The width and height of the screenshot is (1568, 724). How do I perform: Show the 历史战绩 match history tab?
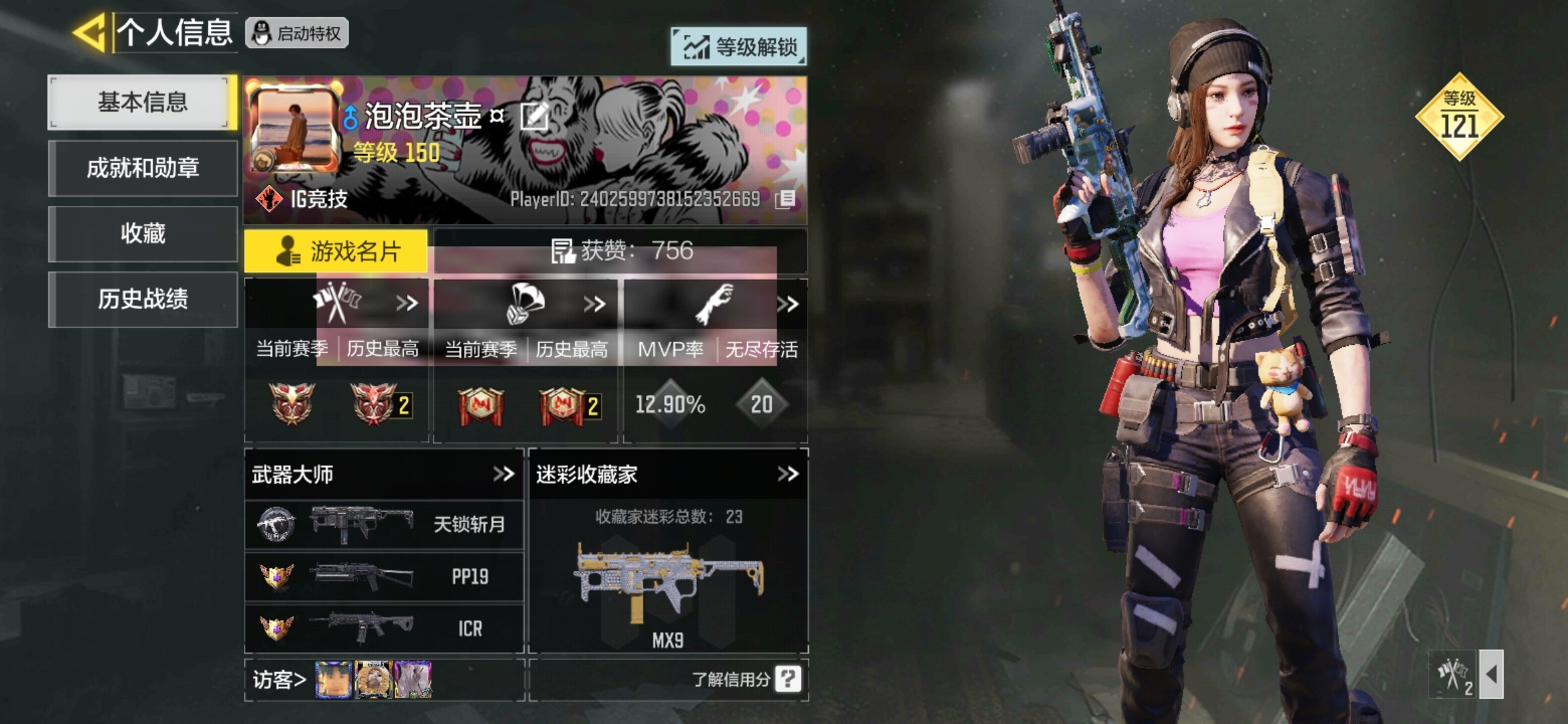[x=142, y=299]
